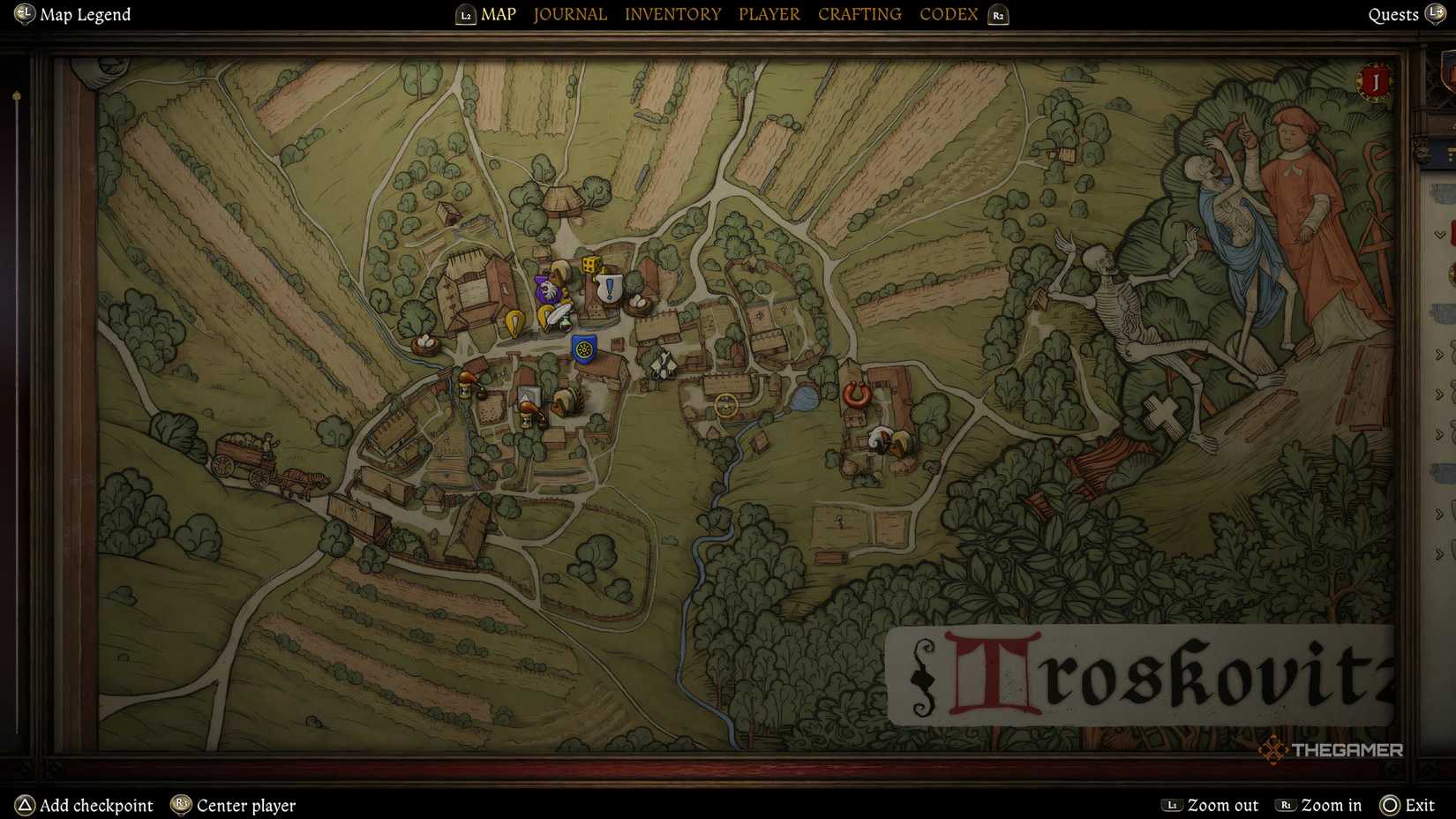The width and height of the screenshot is (1456, 819).
Task: Select the yellow wreath marker near the pond
Action: coord(726,406)
